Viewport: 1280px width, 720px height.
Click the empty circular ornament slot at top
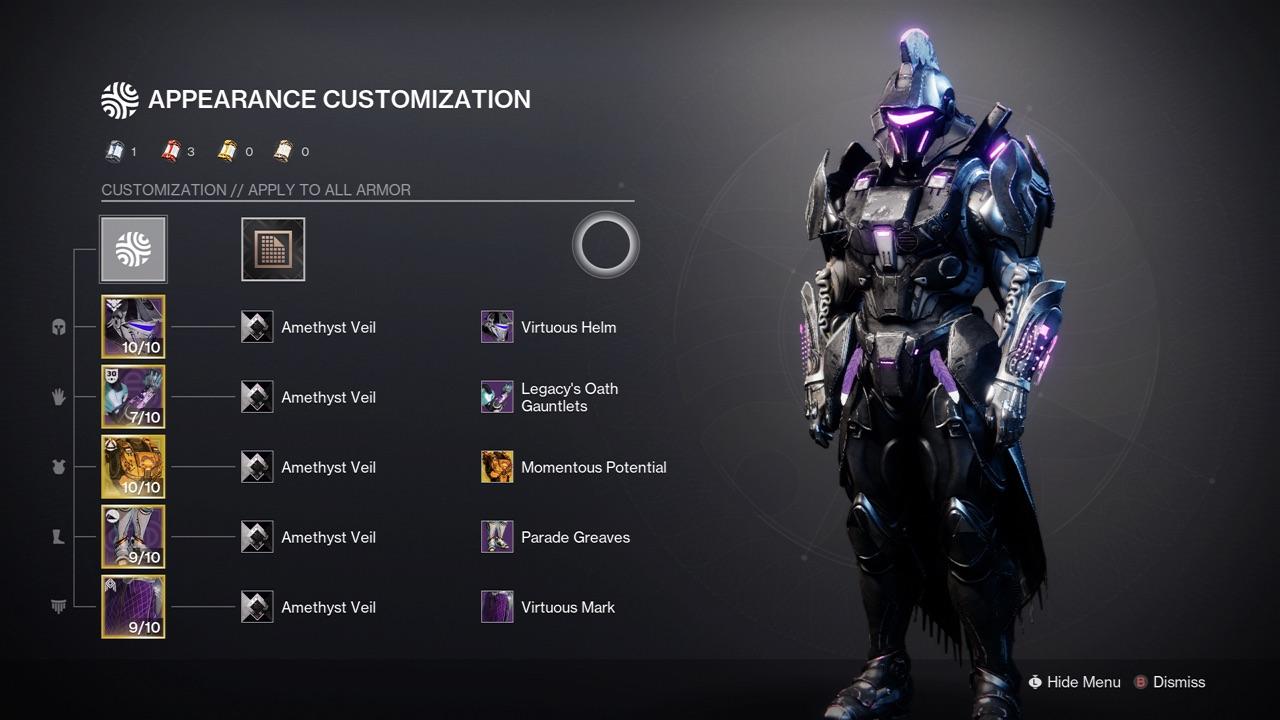click(x=605, y=244)
